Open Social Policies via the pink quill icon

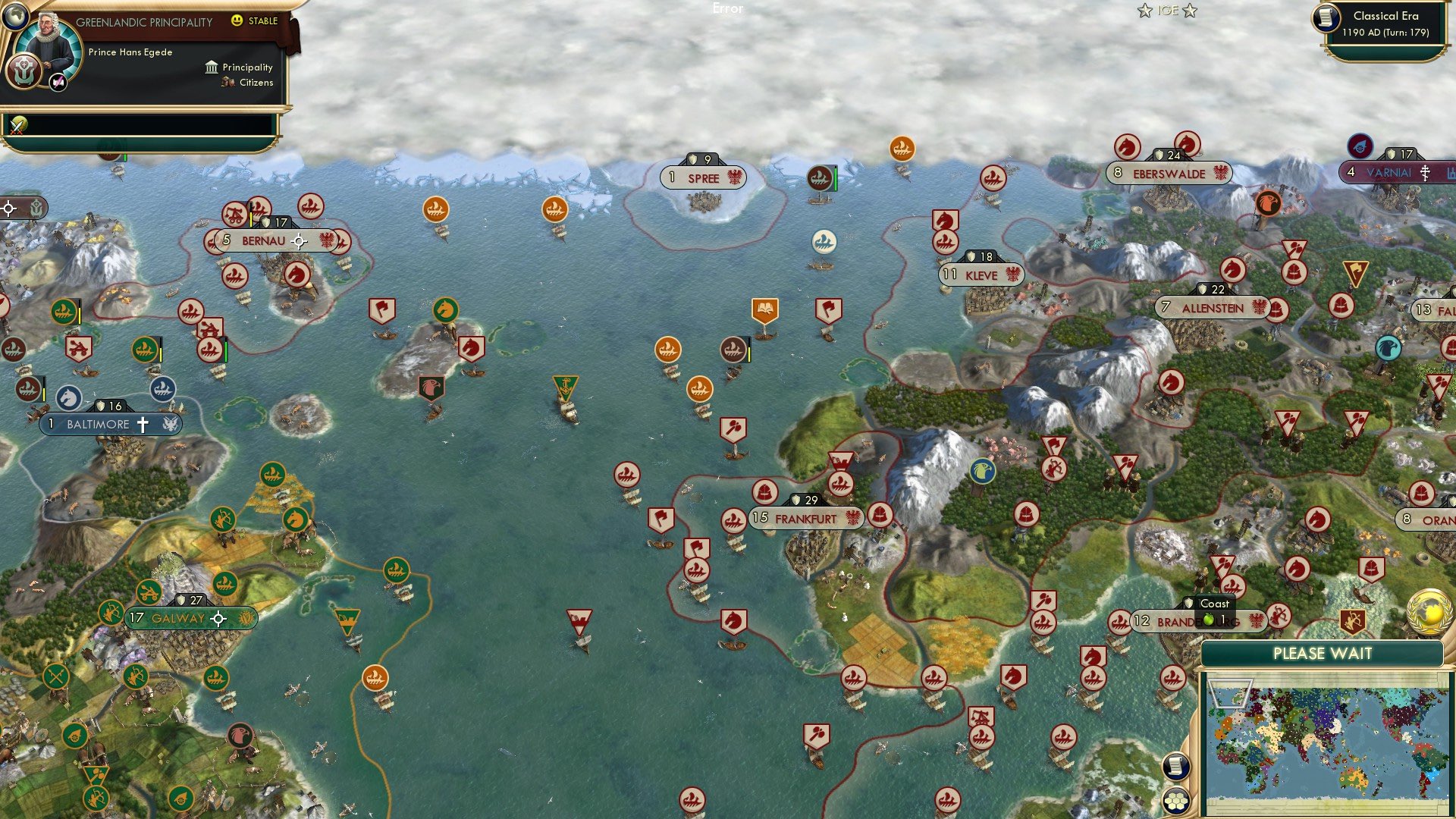tap(57, 83)
